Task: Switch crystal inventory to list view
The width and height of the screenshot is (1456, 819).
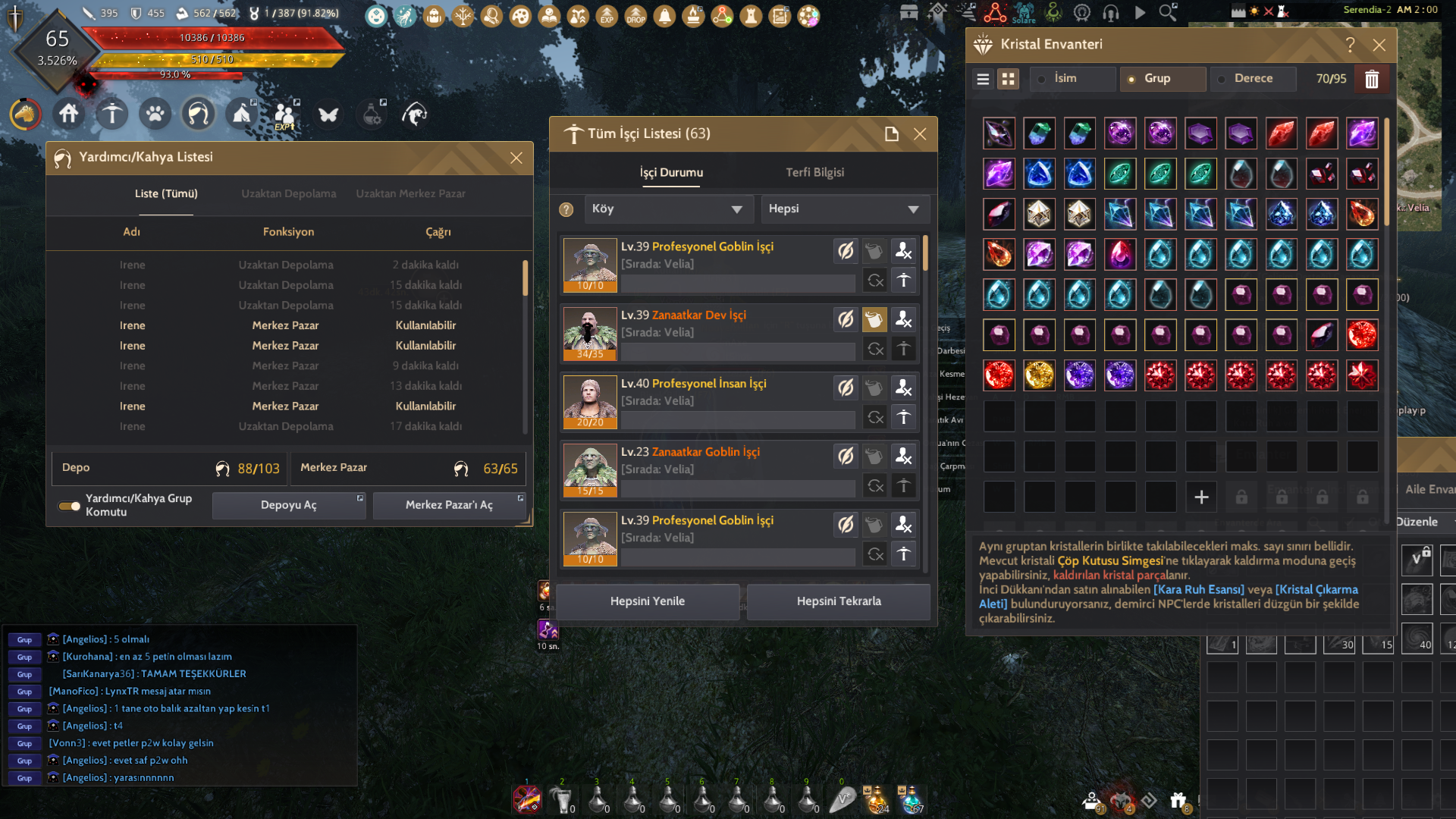Action: click(x=983, y=79)
